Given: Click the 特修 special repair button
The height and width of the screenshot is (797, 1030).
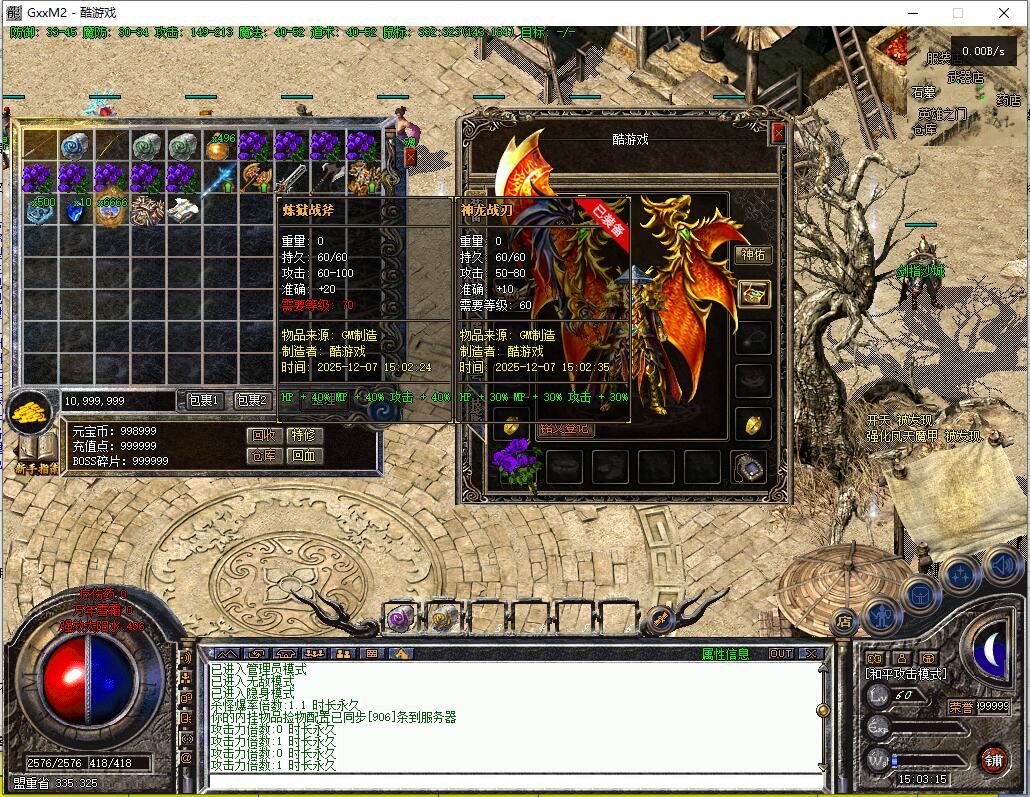Looking at the screenshot, I should coord(302,436).
